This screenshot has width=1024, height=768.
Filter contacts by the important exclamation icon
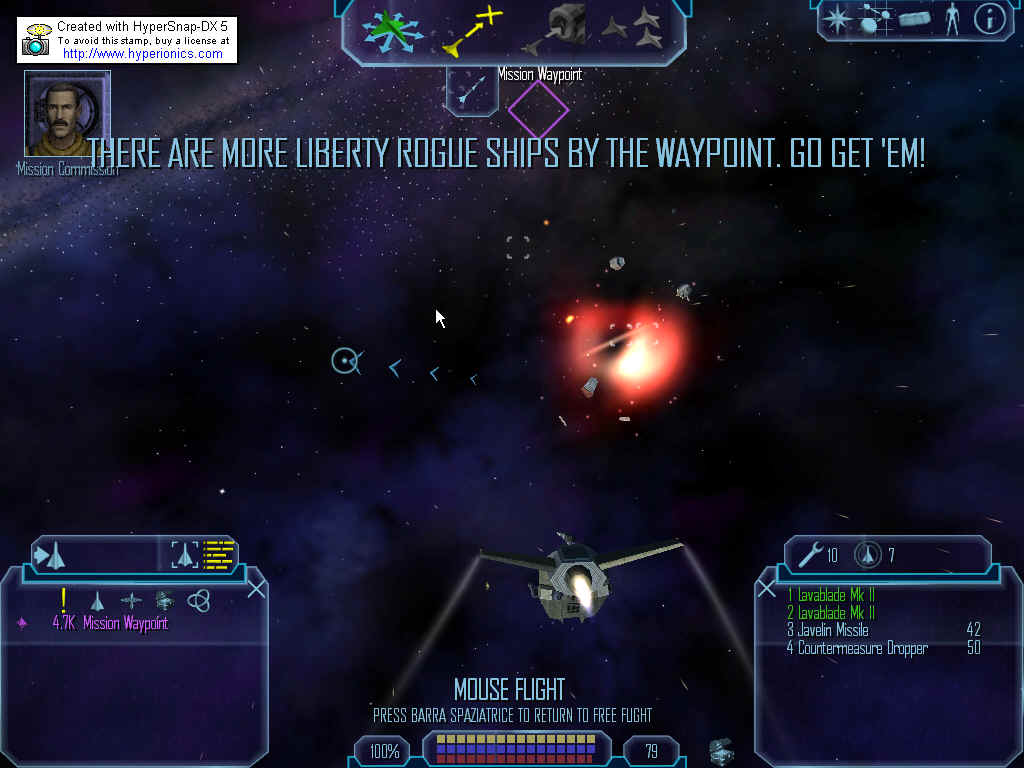(x=63, y=600)
